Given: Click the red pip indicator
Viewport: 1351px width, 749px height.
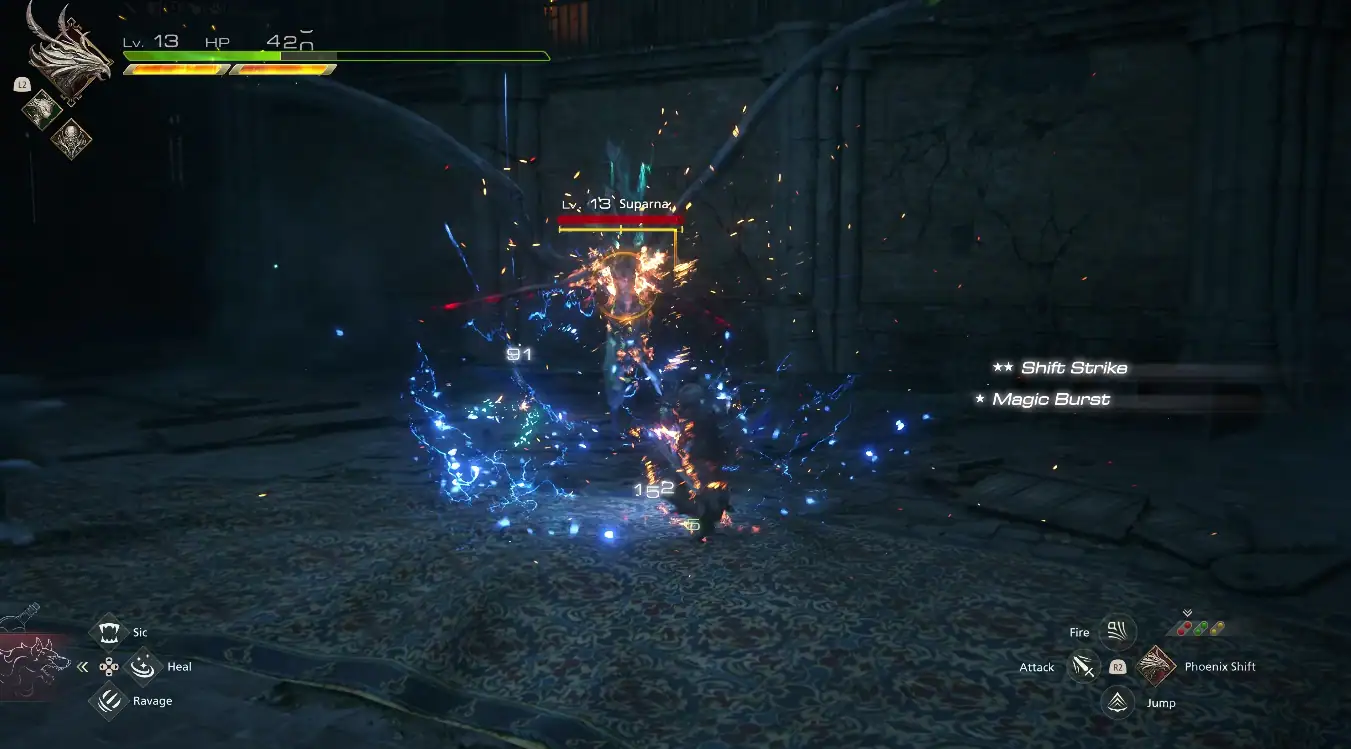Looking at the screenshot, I should point(1185,629).
